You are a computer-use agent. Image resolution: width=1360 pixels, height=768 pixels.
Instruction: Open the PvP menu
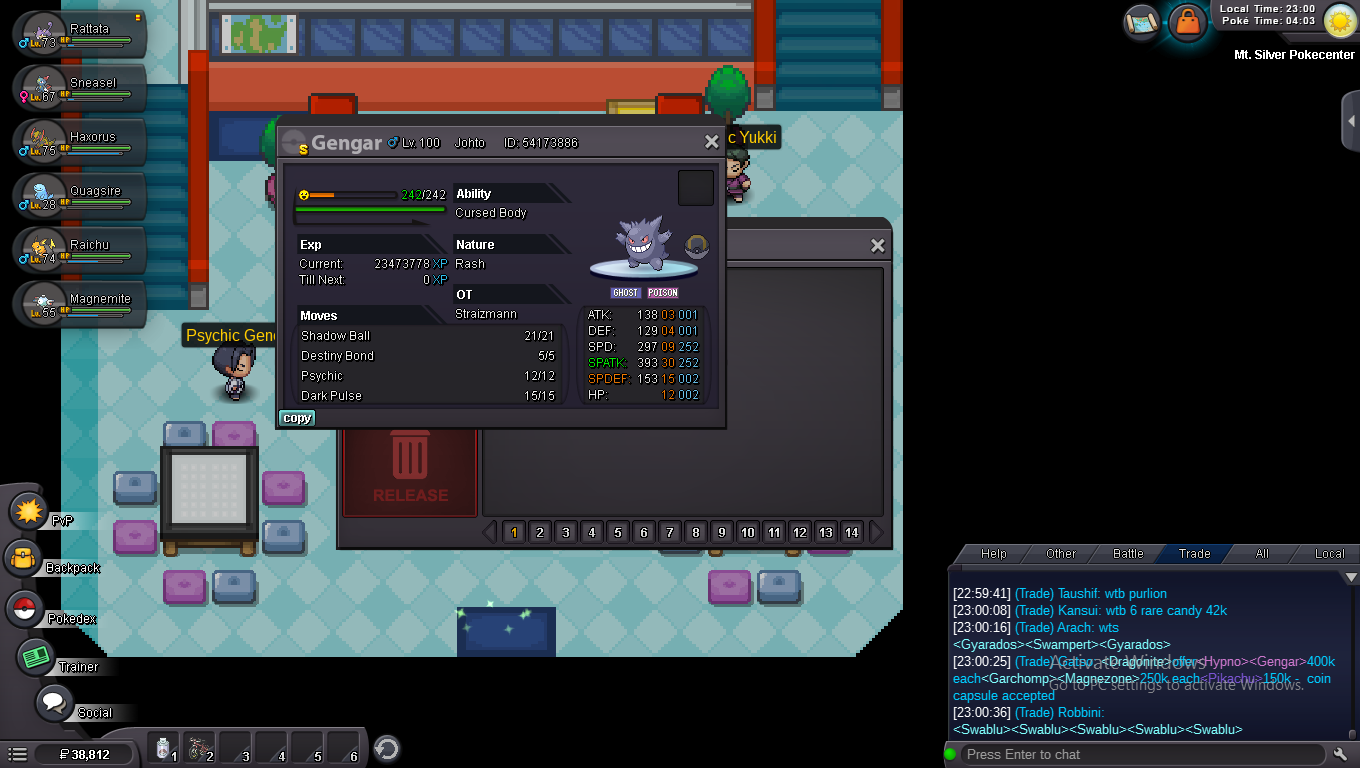[x=30, y=512]
